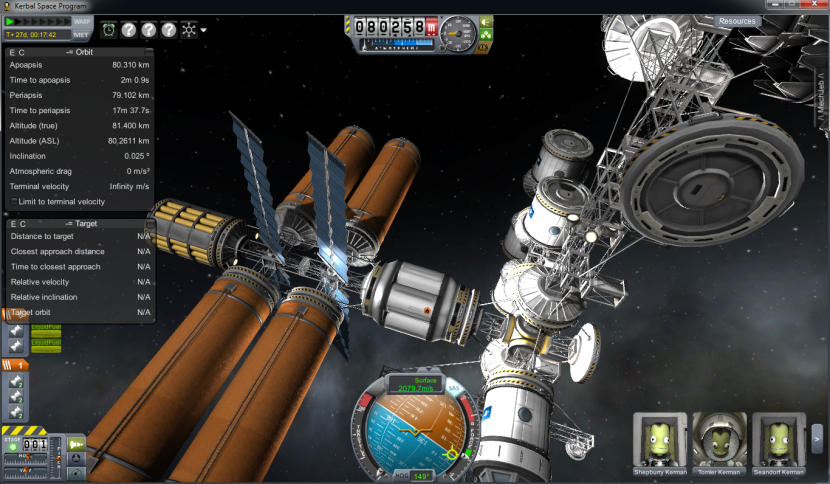830x484 pixels.
Task: Expand the toolbar dropdown arrow
Action: [204, 30]
